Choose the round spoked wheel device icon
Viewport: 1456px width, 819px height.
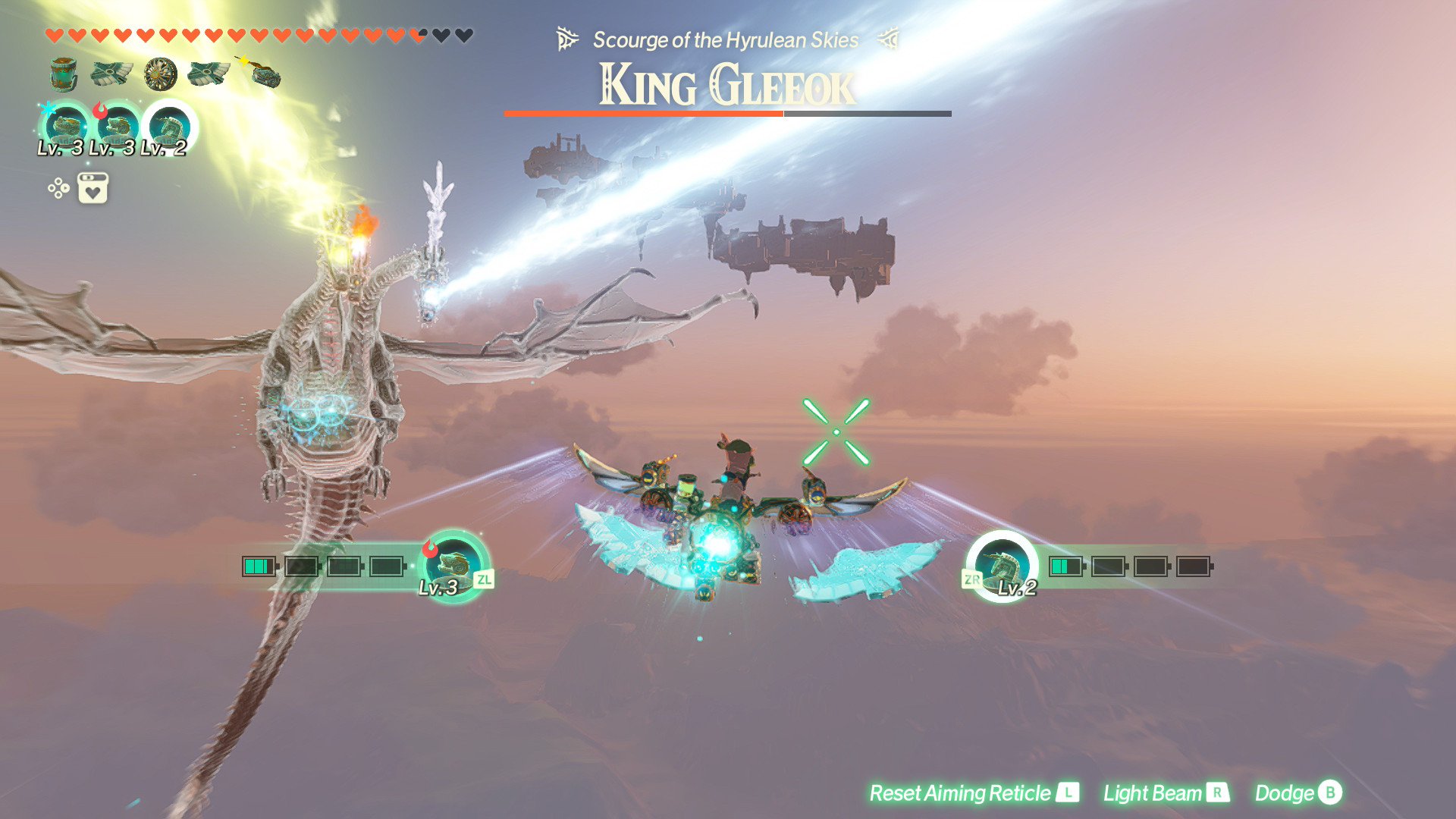(x=160, y=74)
